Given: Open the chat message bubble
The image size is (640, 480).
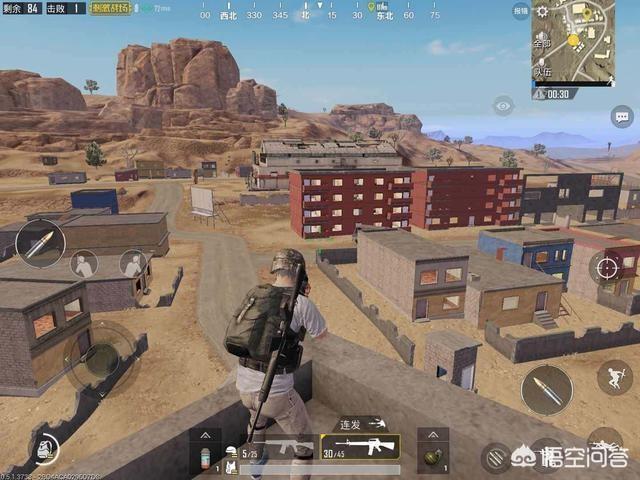Looking at the screenshot, I should coord(621,116).
